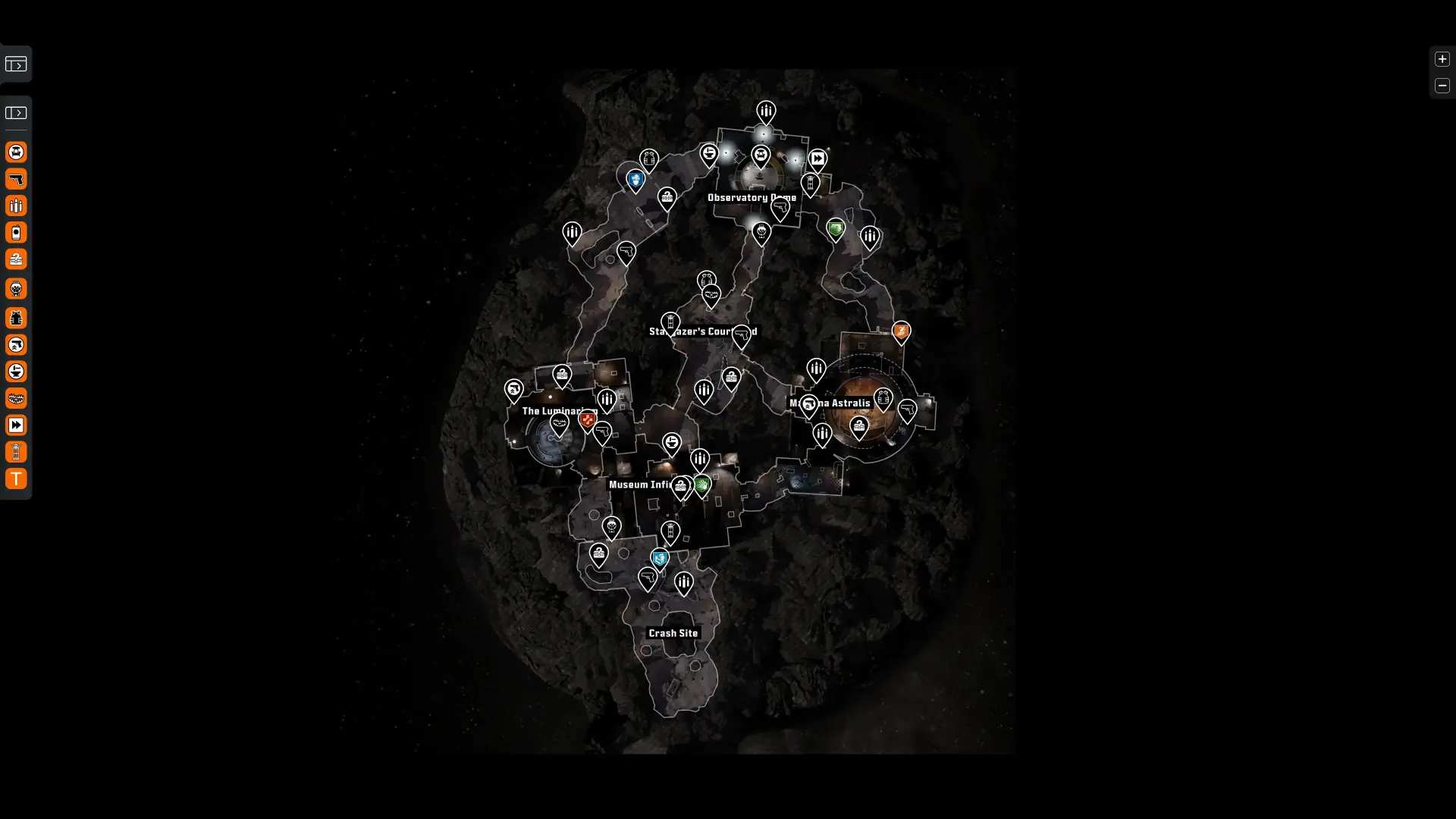1456x819 pixels.
Task: Toggle the mystery box filter in the sidebar
Action: coord(16,259)
